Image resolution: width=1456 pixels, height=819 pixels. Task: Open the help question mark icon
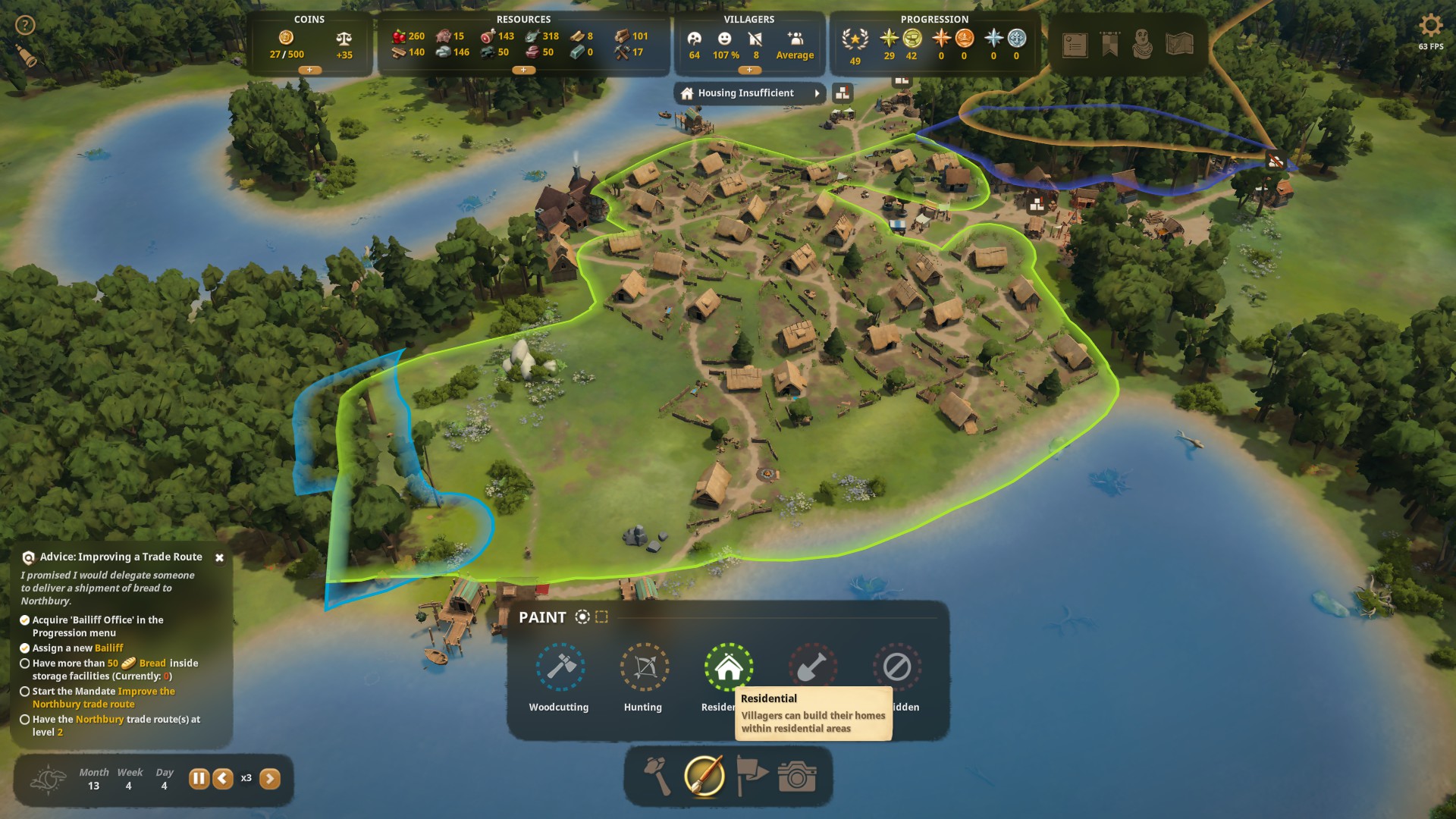click(x=25, y=26)
